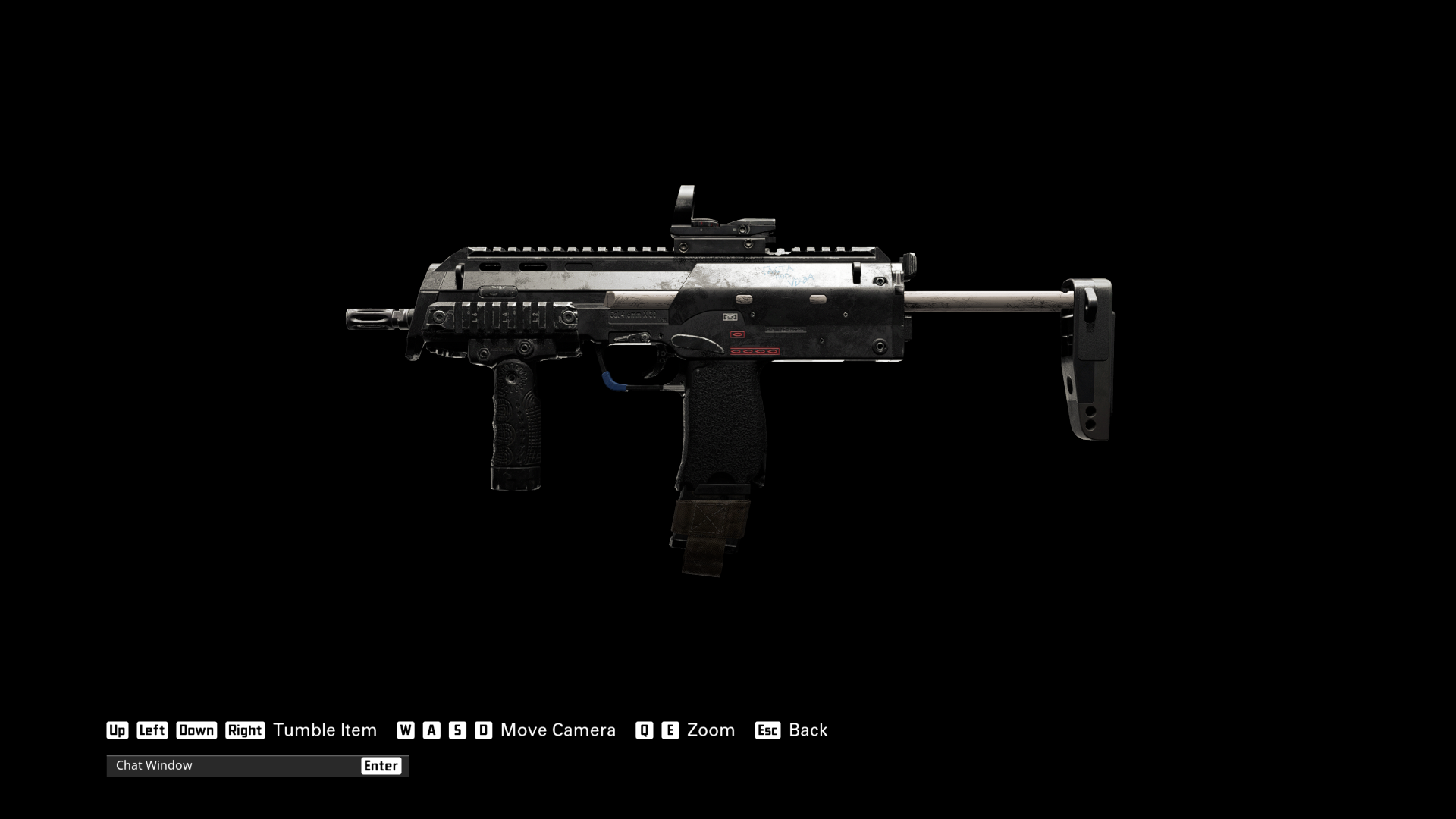Click the Right key hint icon
This screenshot has height=819, width=1456.
tap(245, 730)
